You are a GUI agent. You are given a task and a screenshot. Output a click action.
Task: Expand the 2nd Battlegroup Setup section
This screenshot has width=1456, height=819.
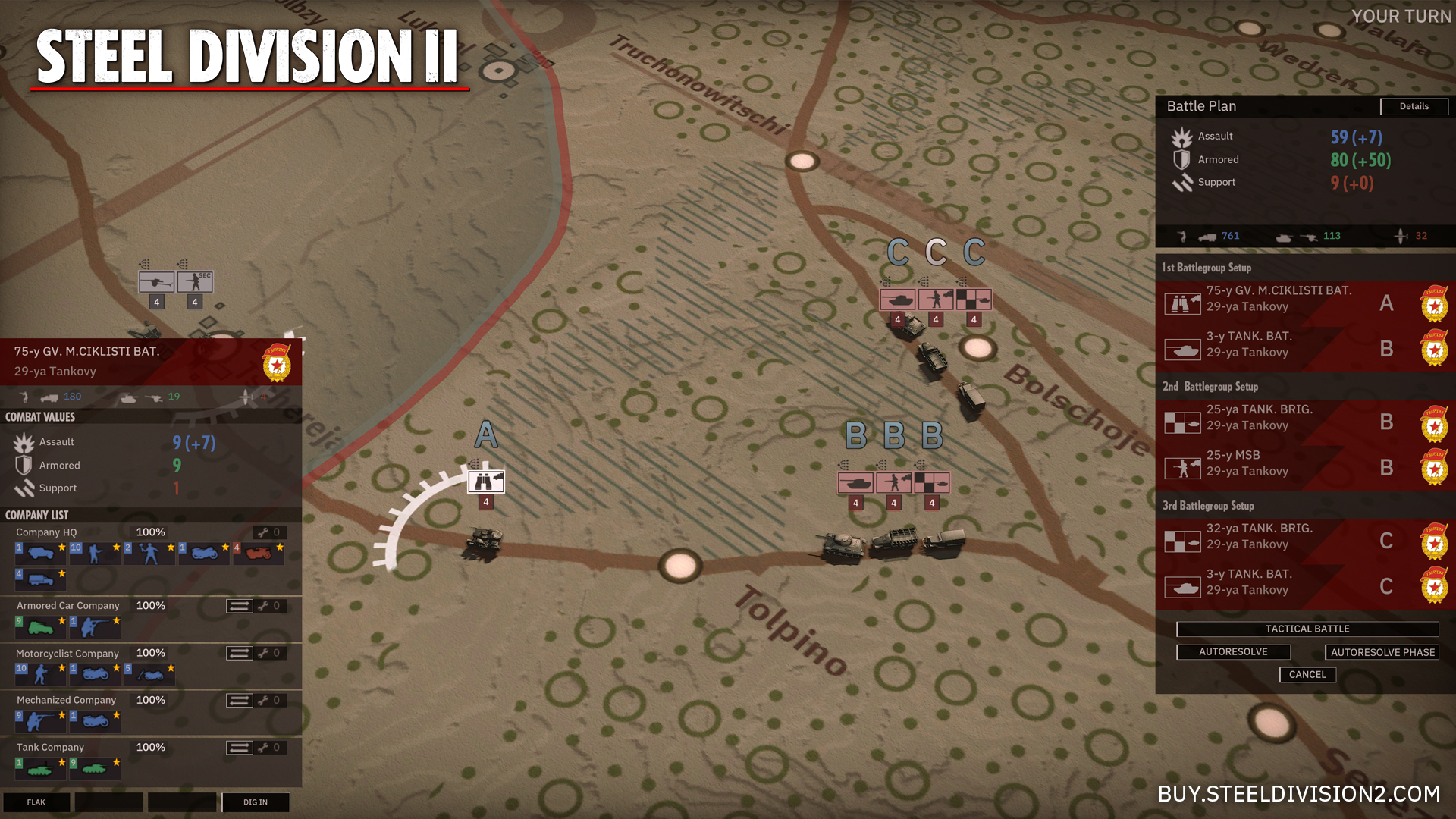point(1211,386)
